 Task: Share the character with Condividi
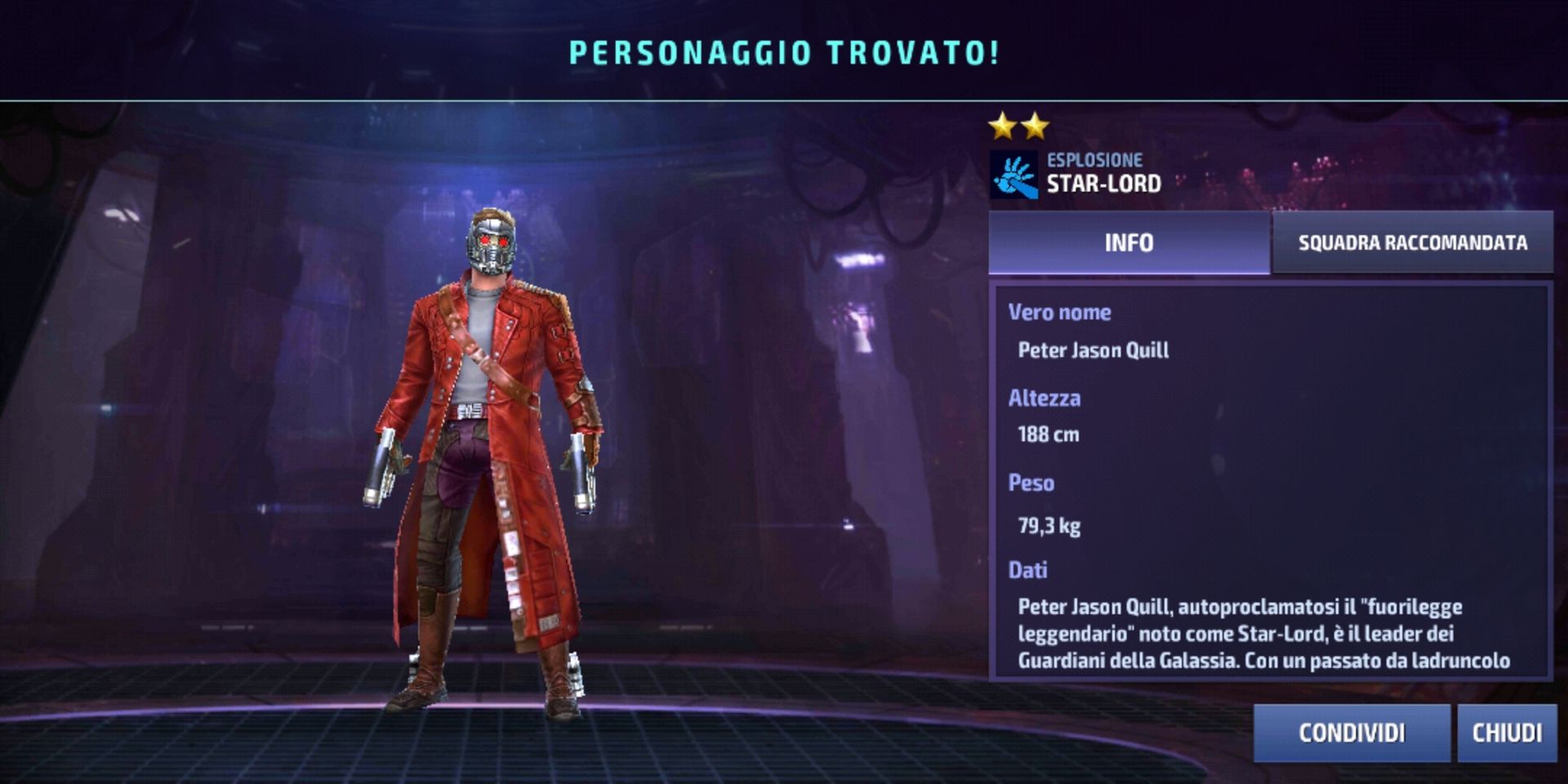coord(1352,733)
